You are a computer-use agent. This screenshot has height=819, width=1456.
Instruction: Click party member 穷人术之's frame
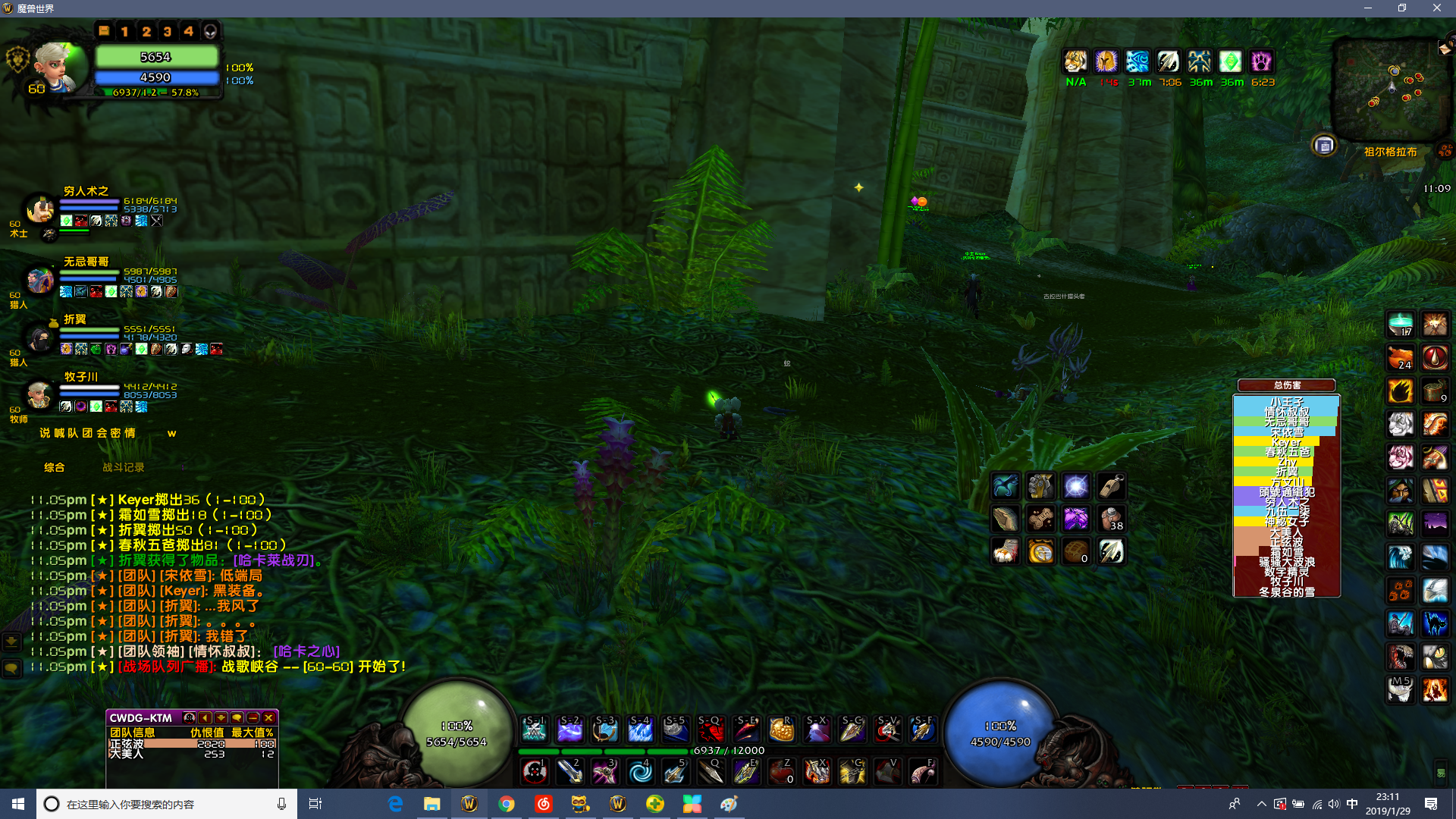[86, 191]
